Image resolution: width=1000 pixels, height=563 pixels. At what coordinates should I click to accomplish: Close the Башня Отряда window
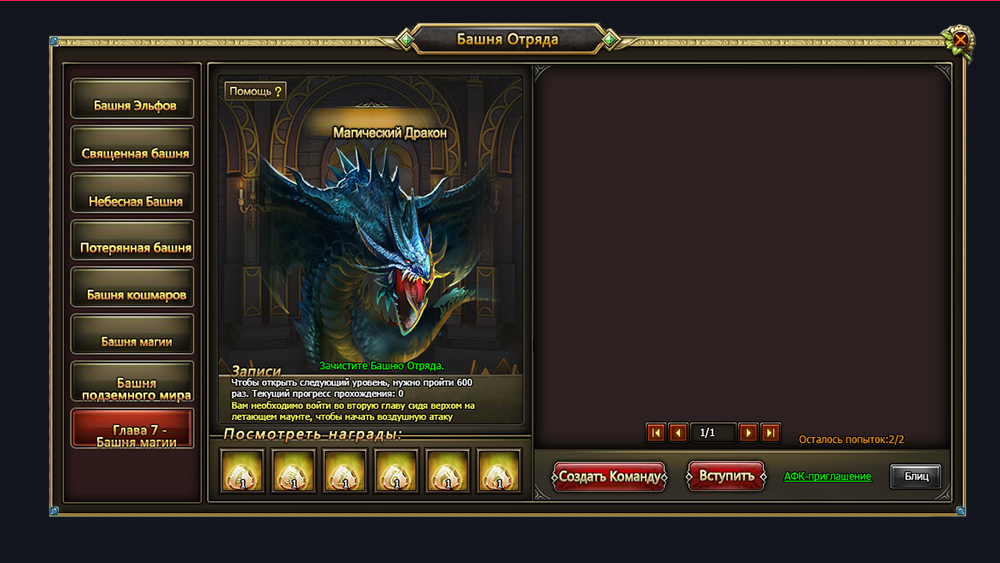[x=960, y=40]
